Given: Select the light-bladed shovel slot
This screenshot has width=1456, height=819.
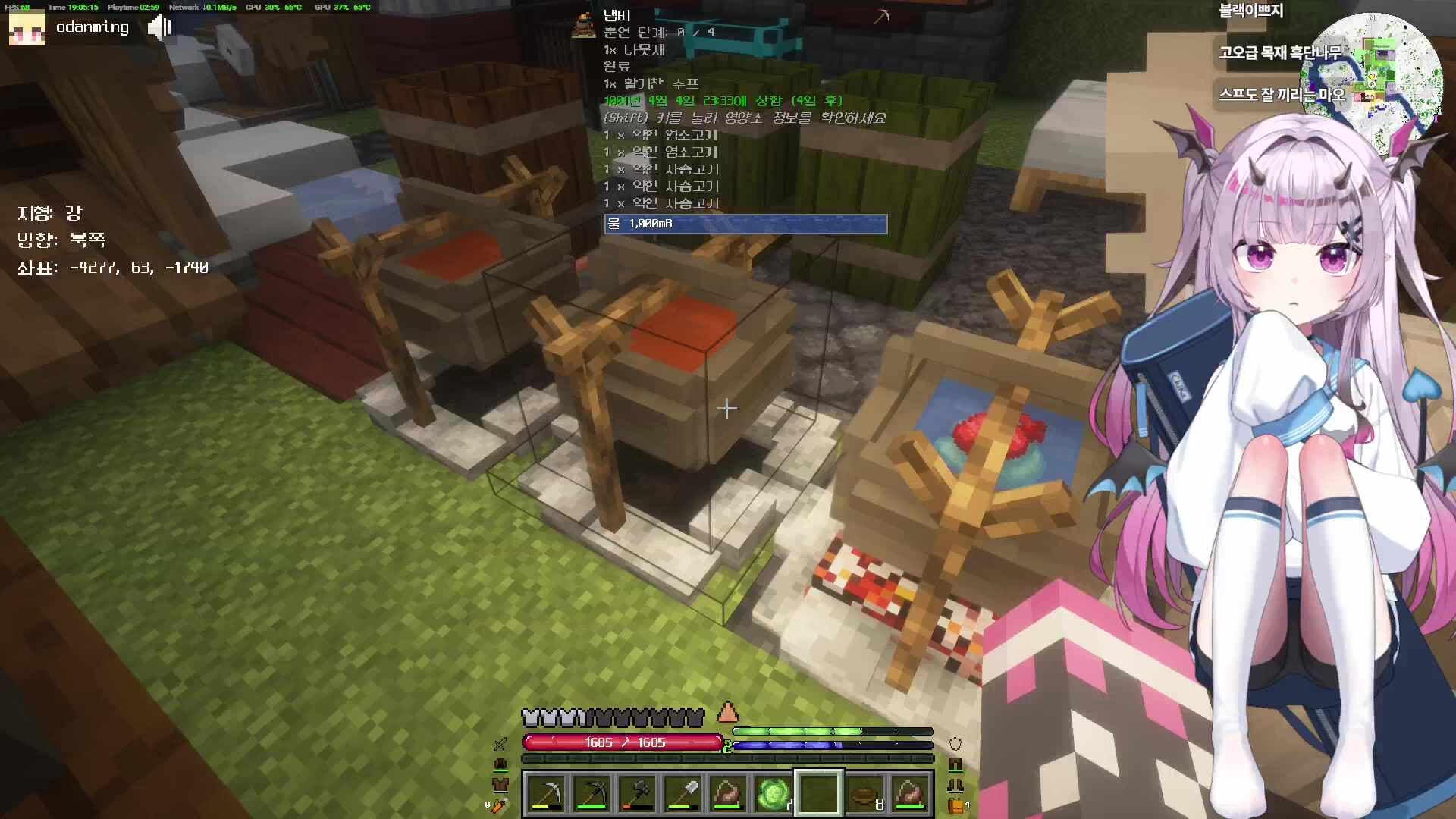Looking at the screenshot, I should pos(682,794).
